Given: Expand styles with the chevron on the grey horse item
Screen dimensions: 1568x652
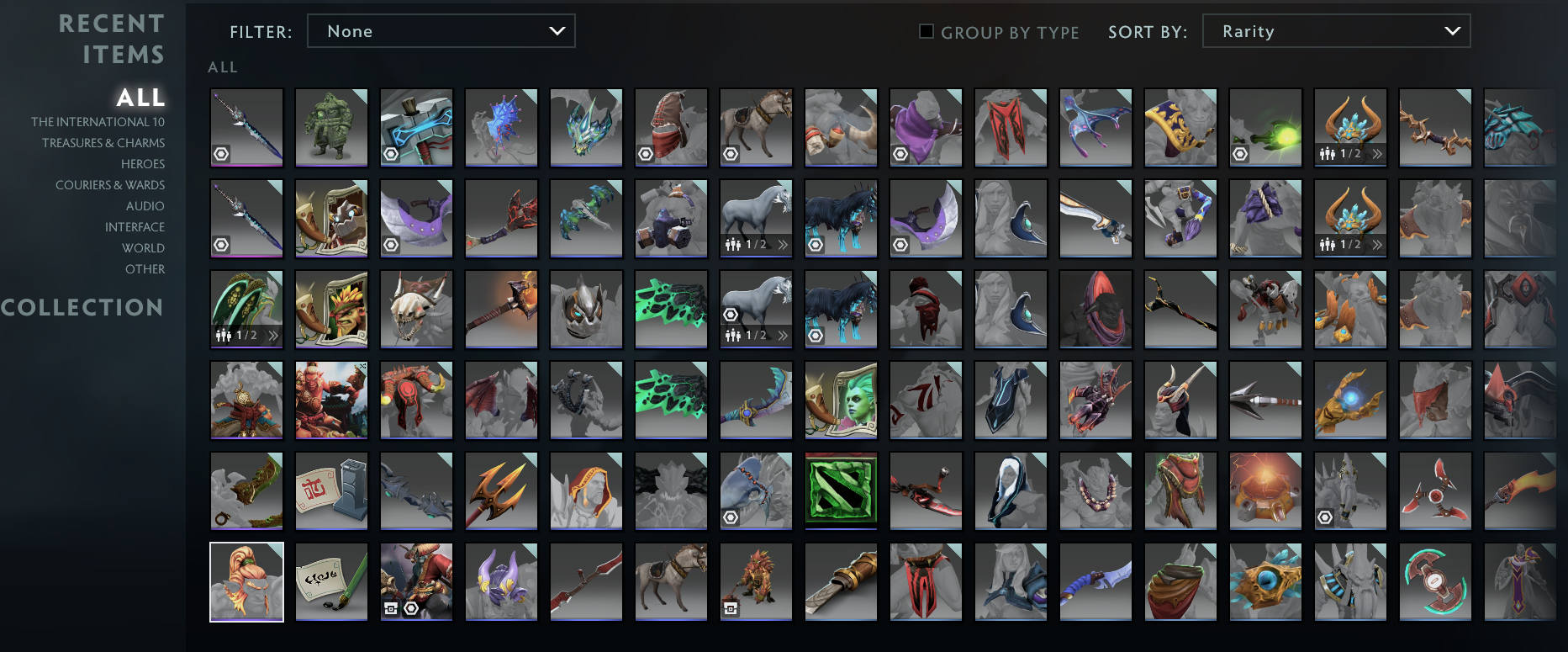Looking at the screenshot, I should pos(782,244).
